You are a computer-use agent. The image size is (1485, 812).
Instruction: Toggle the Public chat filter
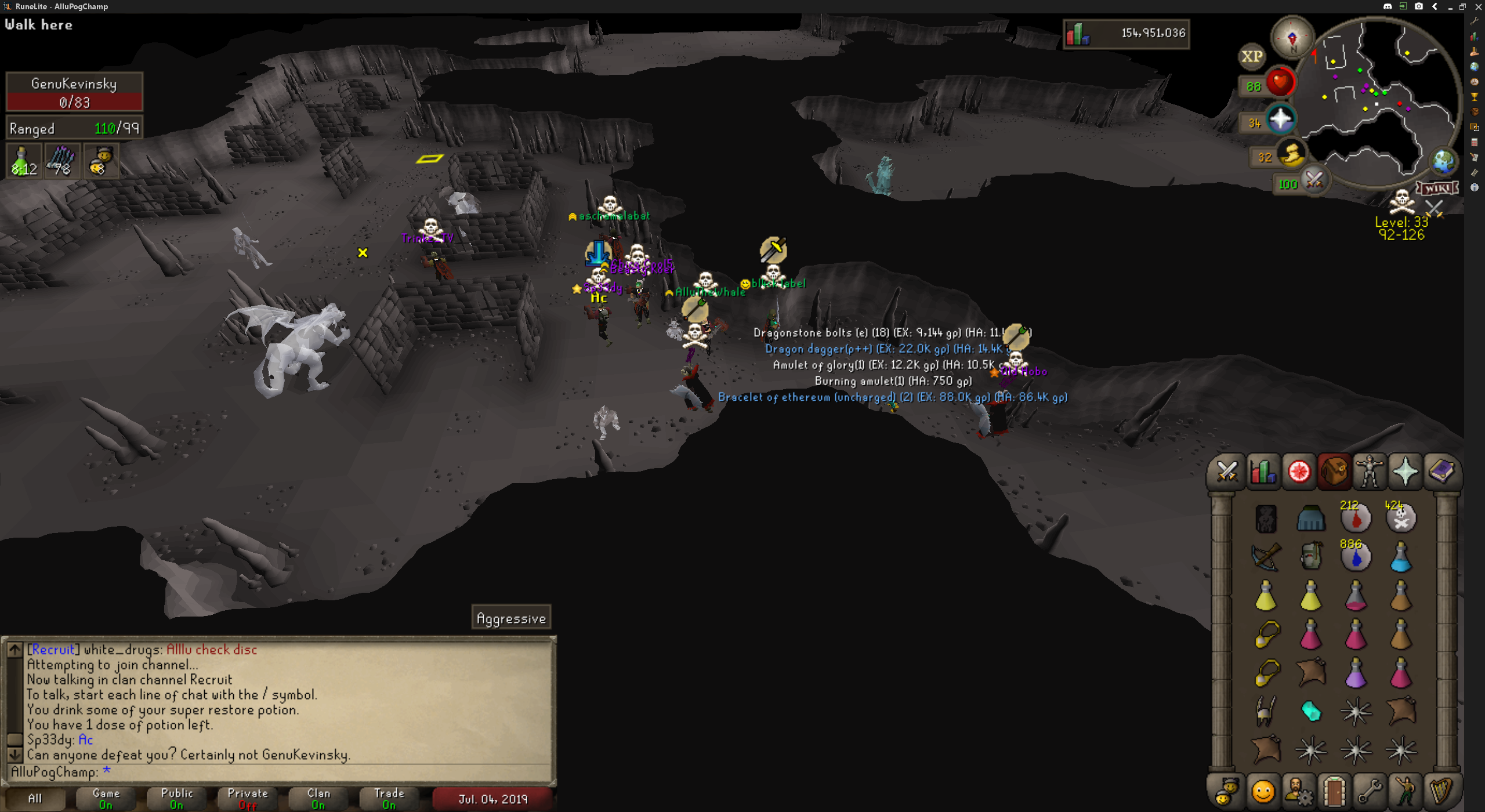[x=177, y=799]
